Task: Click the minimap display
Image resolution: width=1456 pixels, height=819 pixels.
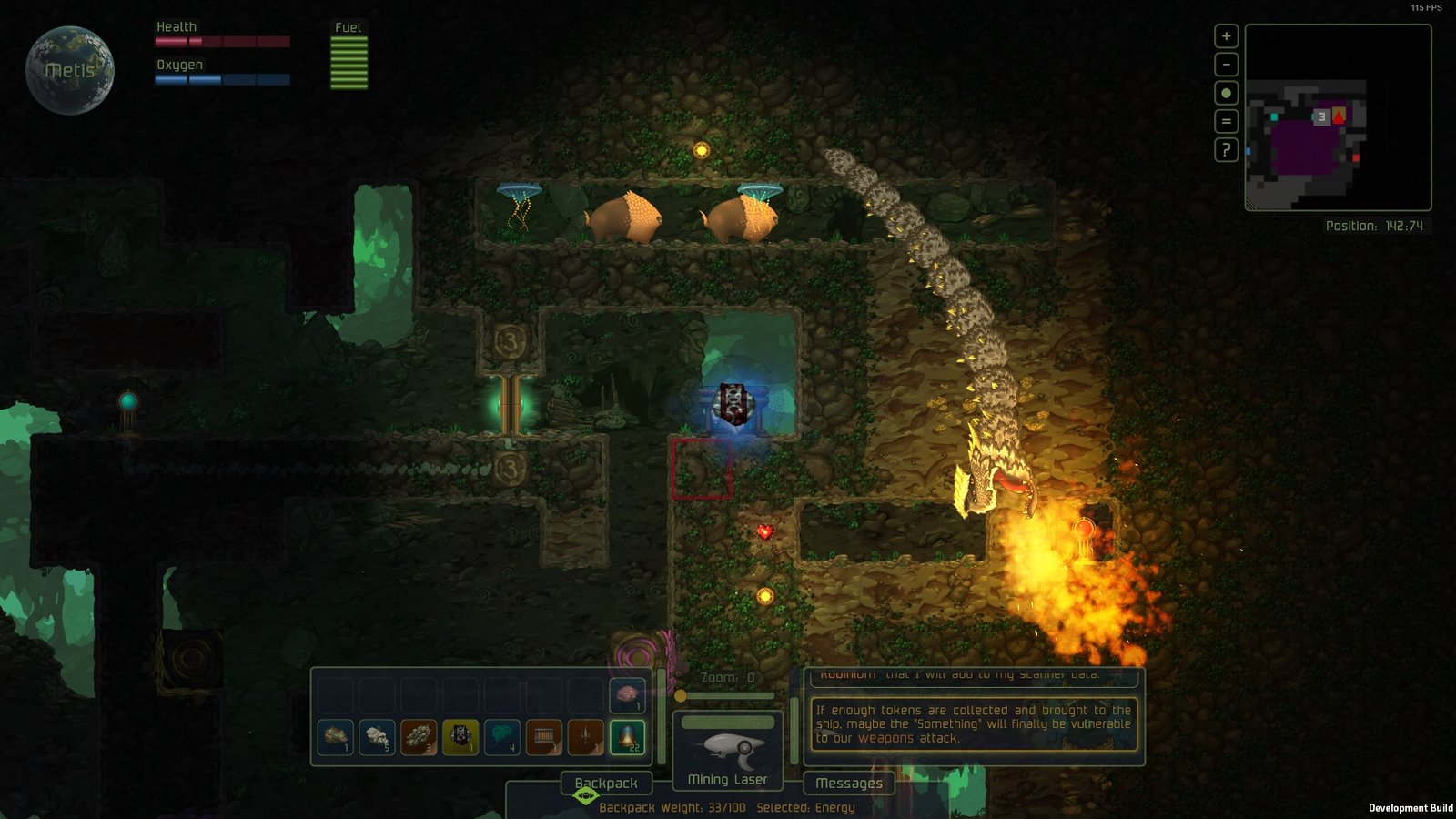Action: 1338,117
